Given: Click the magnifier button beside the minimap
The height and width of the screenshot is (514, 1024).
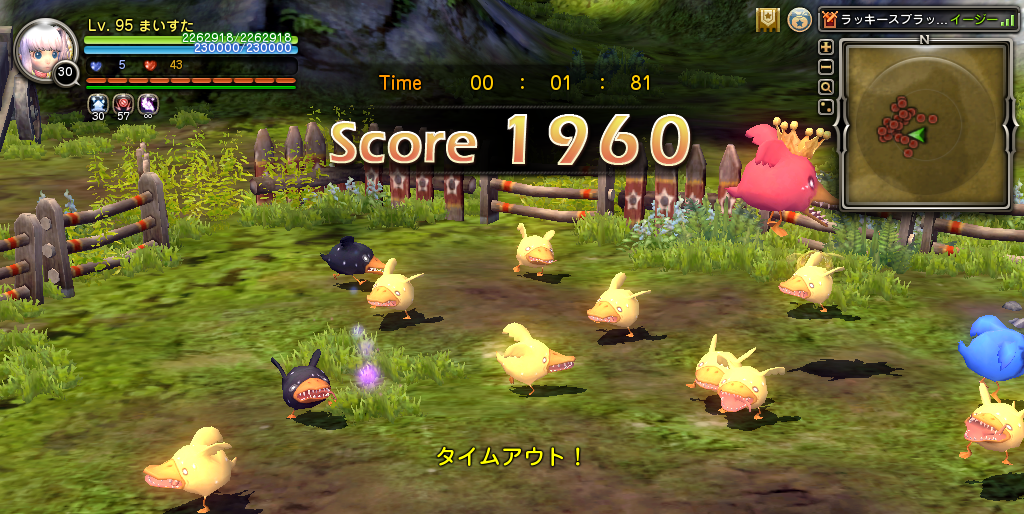Looking at the screenshot, I should point(826,87).
